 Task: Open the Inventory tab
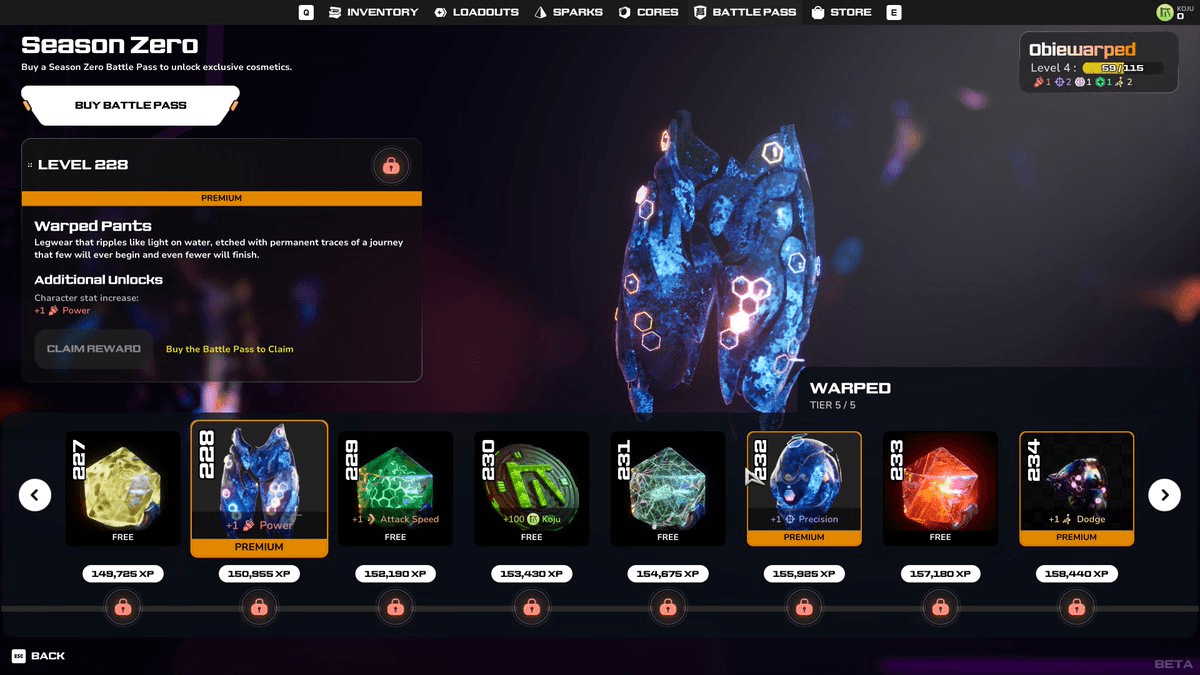[373, 12]
